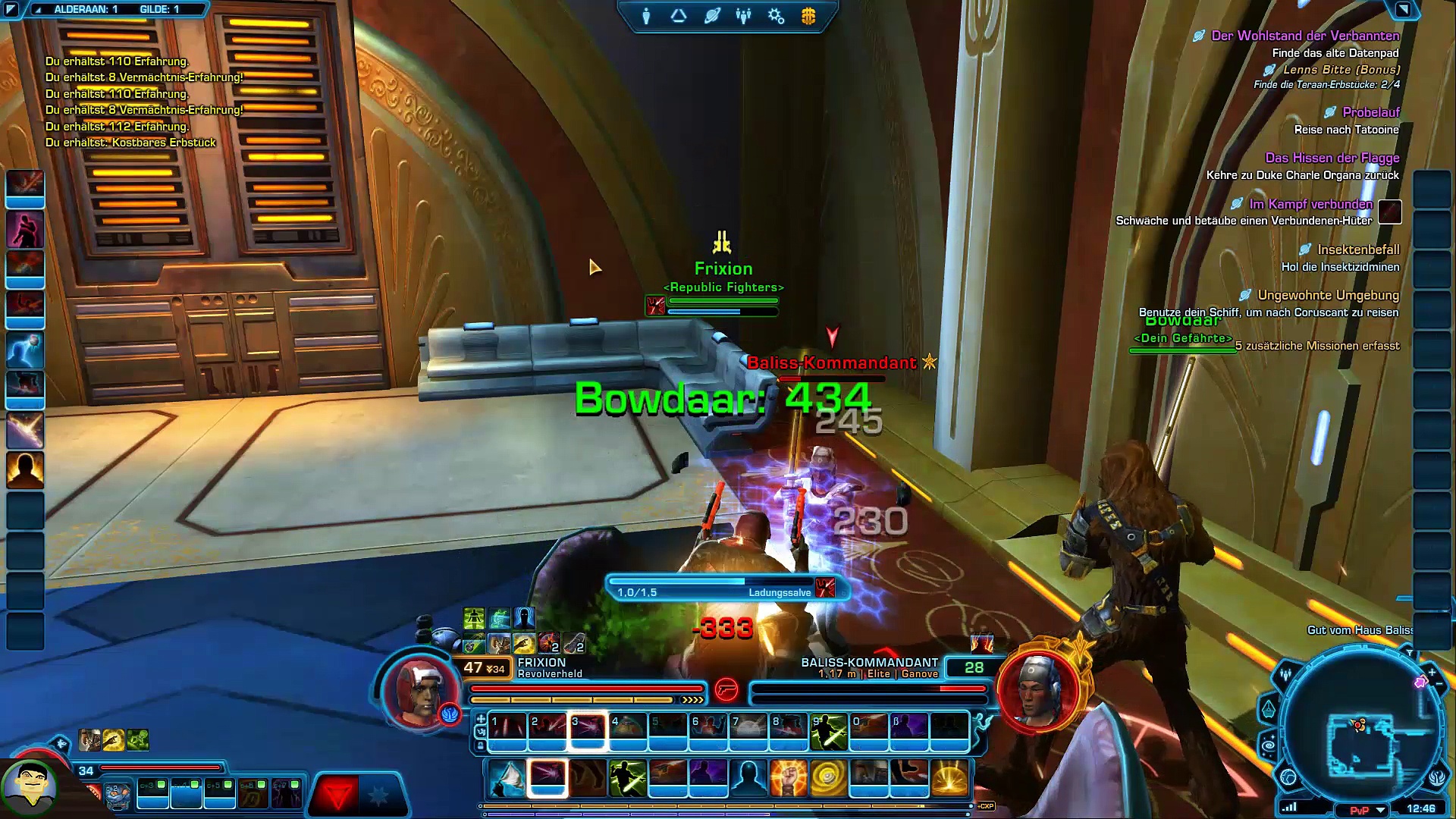The width and height of the screenshot is (1456, 819).
Task: Select the Insektenbefall mission entry
Action: coord(1357,249)
